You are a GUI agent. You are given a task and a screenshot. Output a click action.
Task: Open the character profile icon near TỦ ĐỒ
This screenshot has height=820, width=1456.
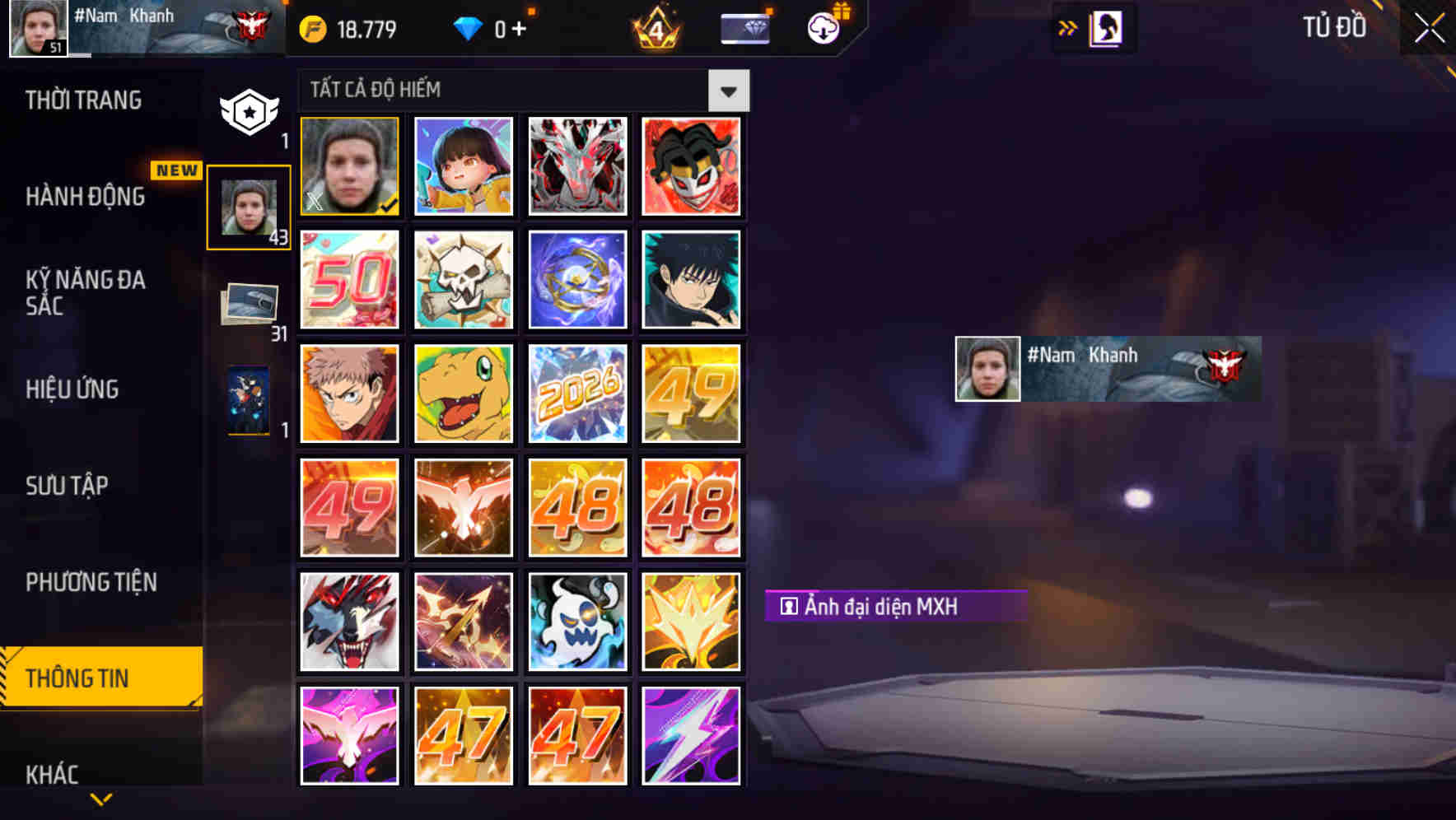pos(1105,27)
